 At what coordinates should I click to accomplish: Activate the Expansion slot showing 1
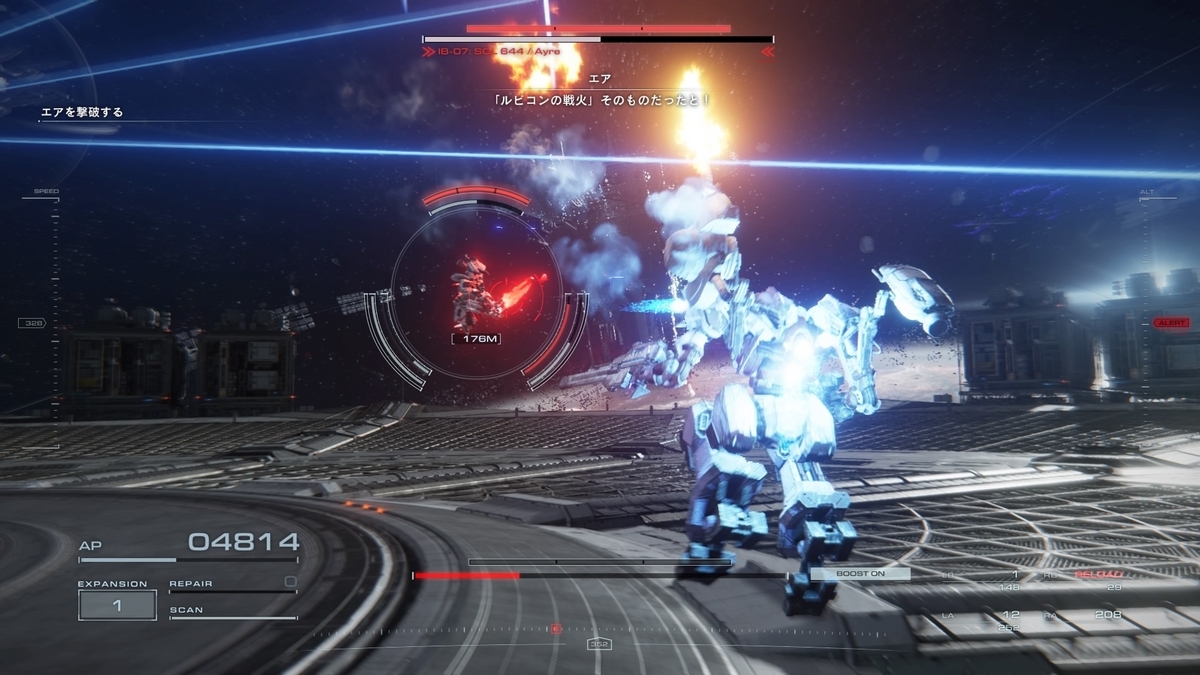tap(117, 605)
